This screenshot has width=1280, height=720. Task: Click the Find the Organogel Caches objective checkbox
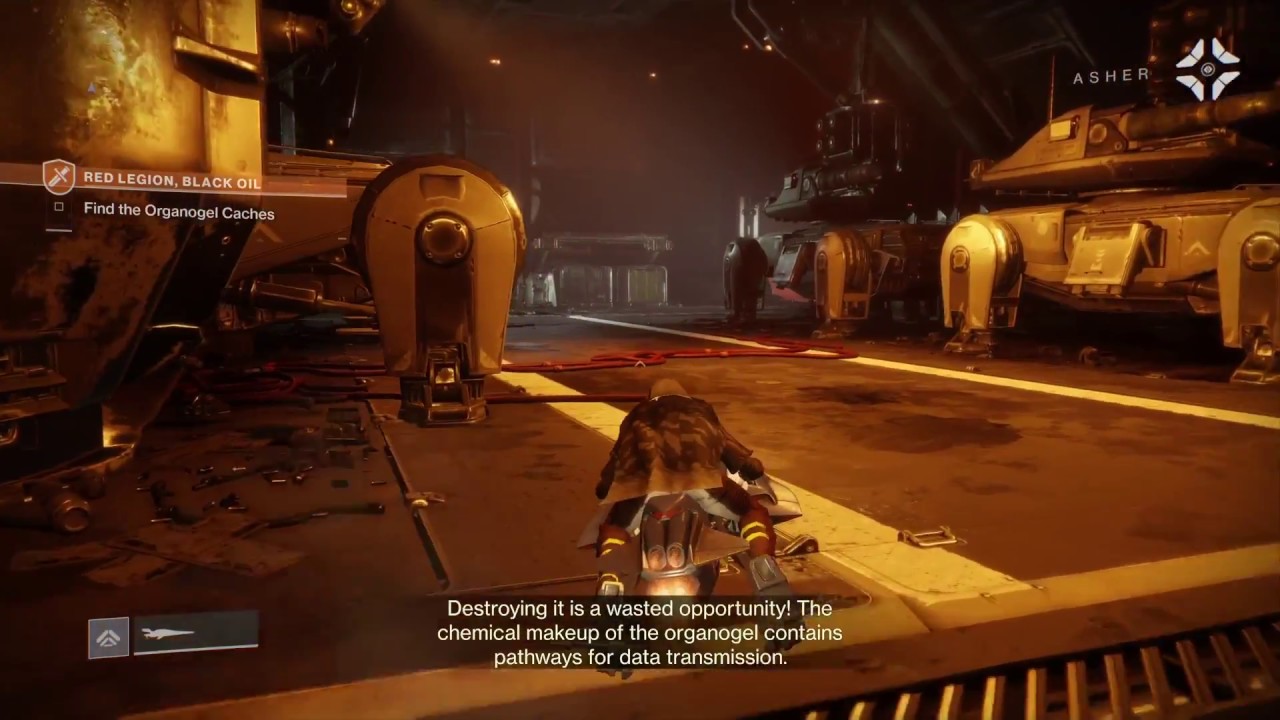(59, 208)
